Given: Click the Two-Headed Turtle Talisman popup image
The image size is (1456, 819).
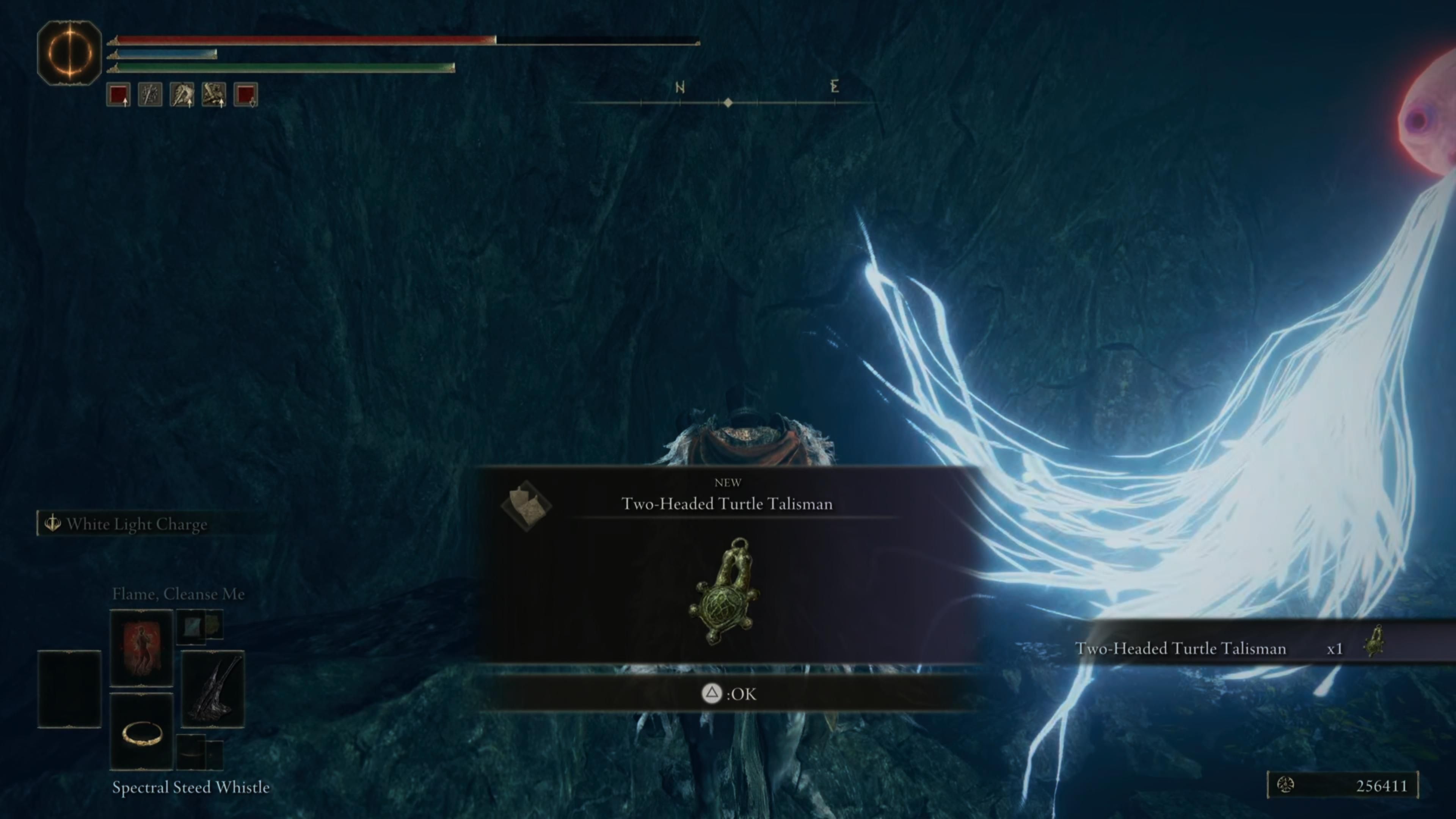Looking at the screenshot, I should click(725, 591).
